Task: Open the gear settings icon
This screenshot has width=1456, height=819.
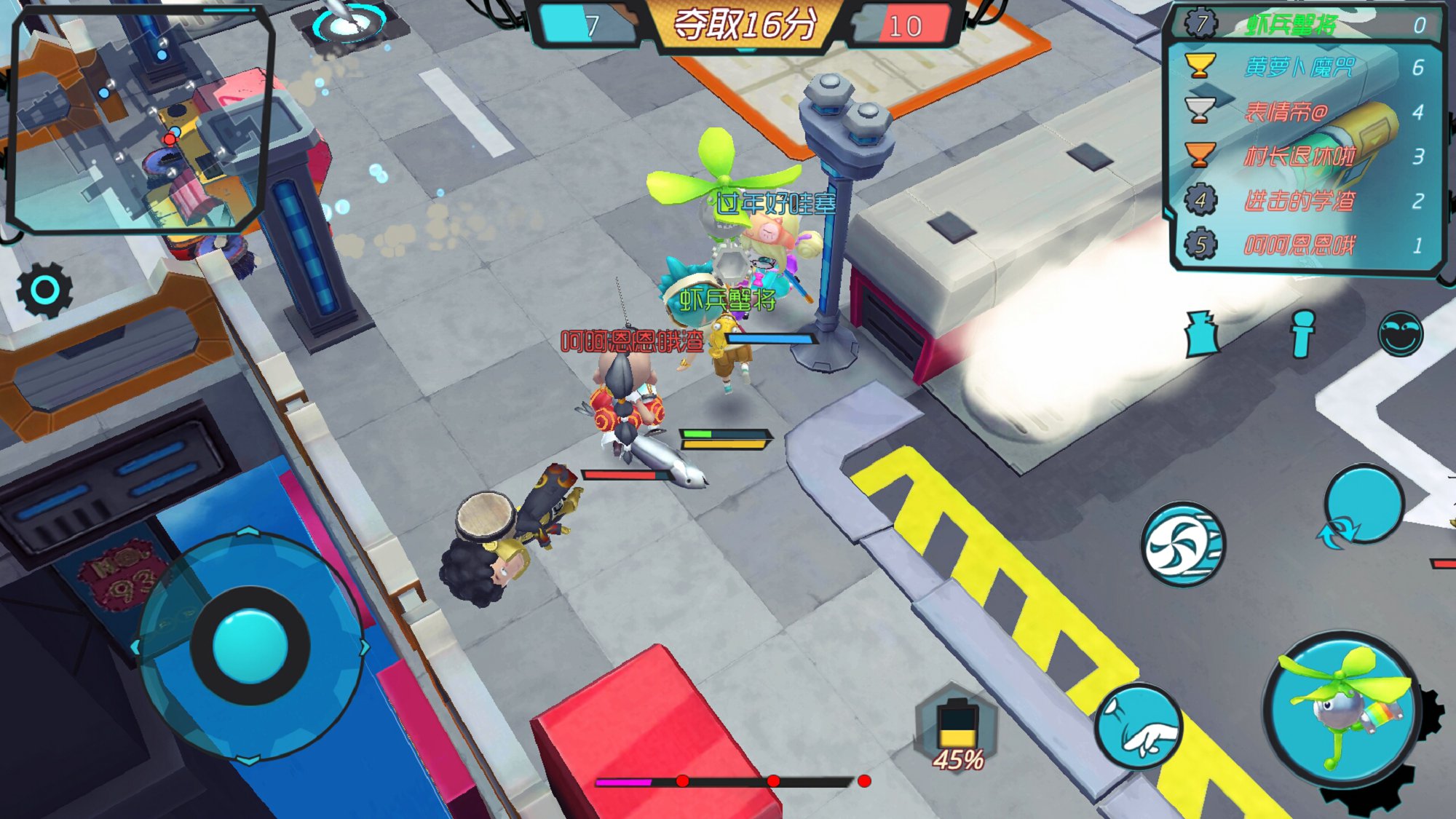Action: [x=45, y=290]
